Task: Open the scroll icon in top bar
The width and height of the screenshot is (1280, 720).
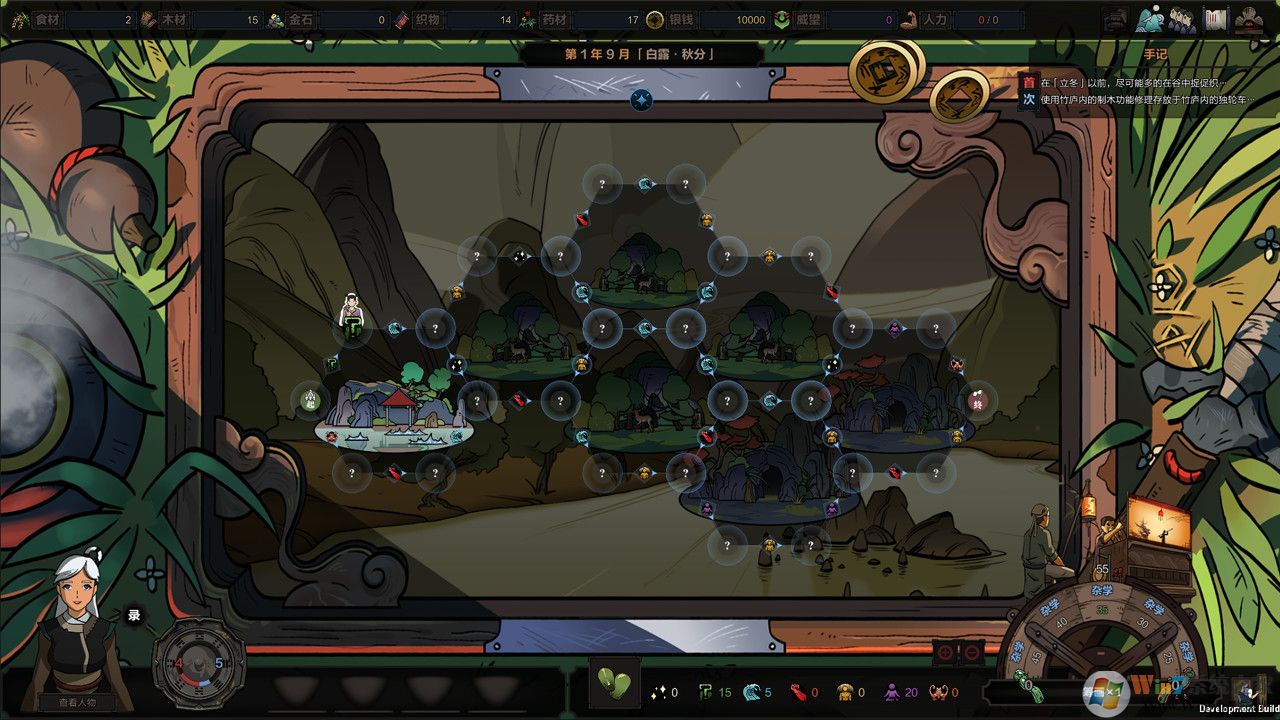Action: [x=1215, y=19]
